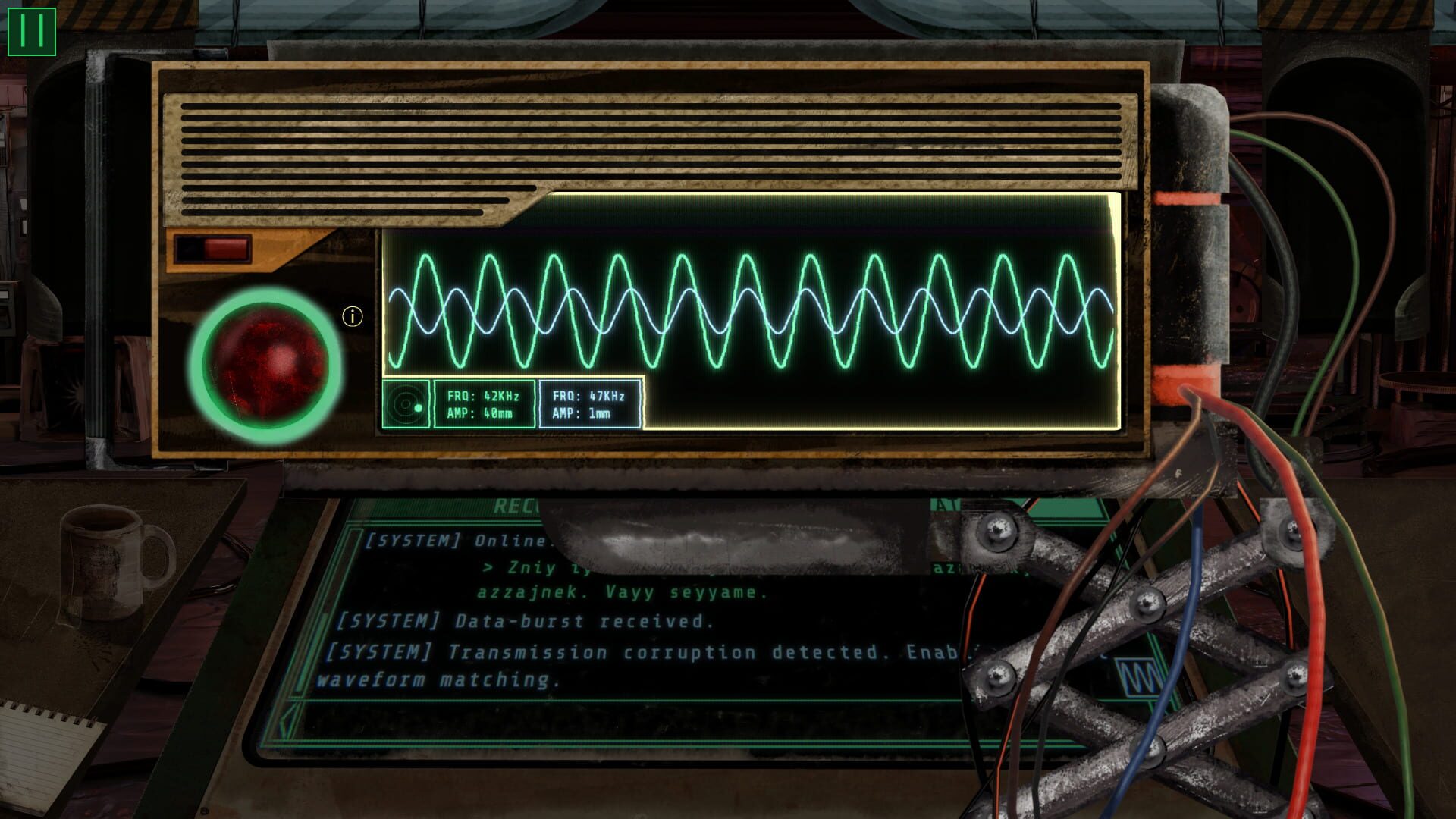Select the radar signal-scan icon on the oscilloscope
Image resolution: width=1456 pixels, height=819 pixels.
point(405,405)
